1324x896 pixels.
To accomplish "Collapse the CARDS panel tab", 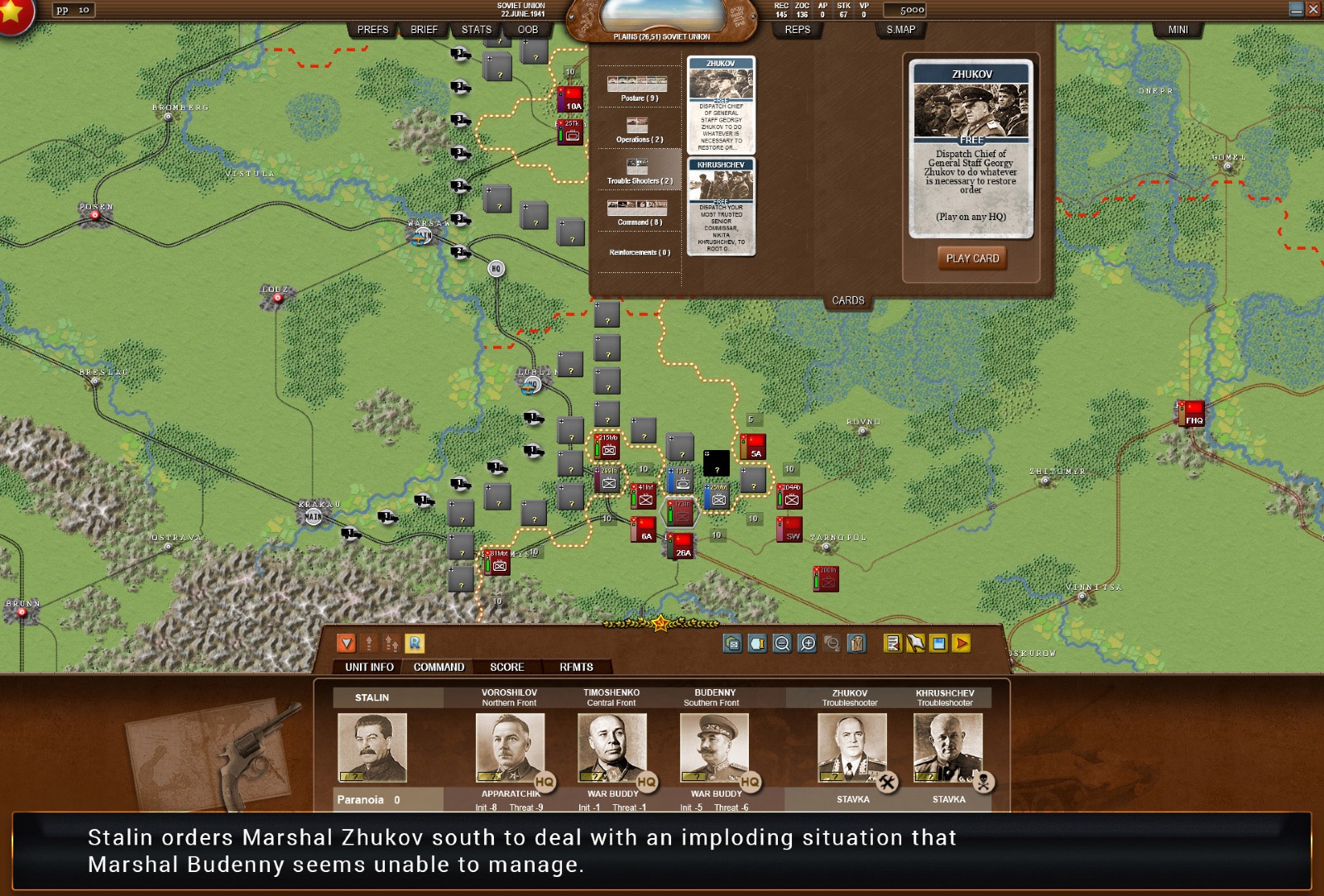I will pos(847,300).
